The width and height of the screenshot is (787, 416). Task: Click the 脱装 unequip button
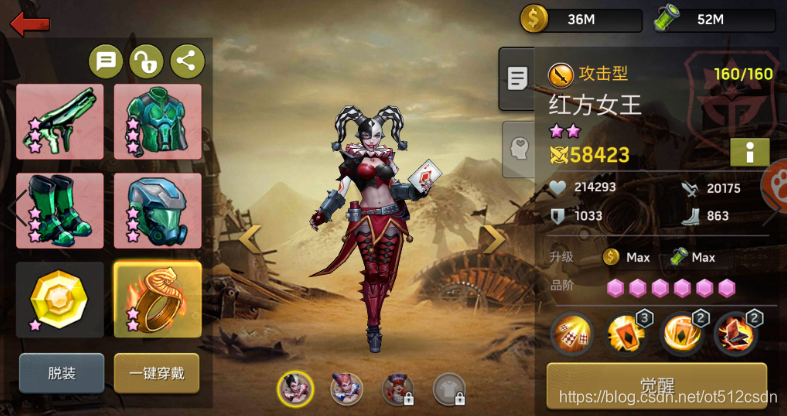coord(60,373)
